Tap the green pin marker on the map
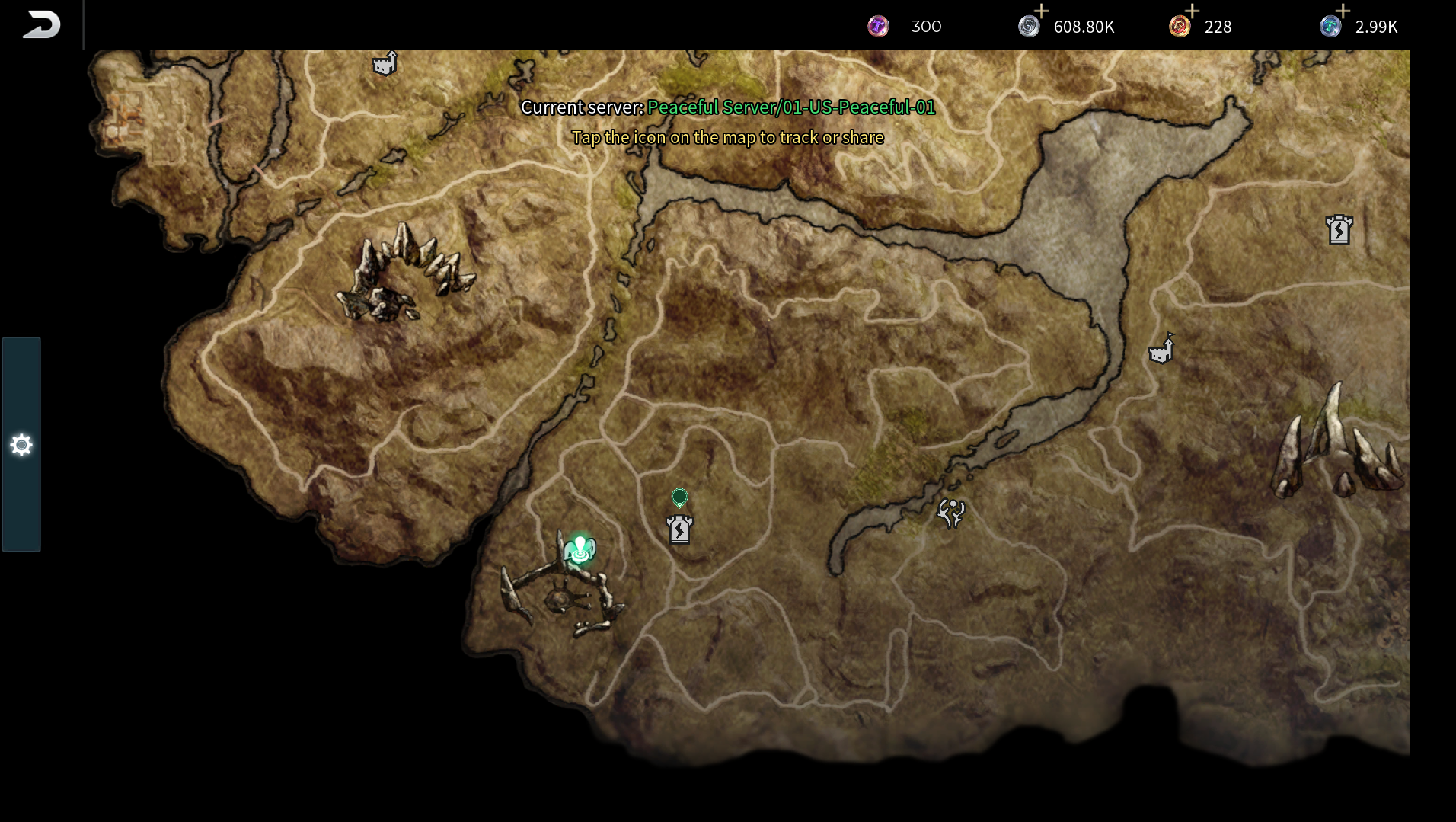The width and height of the screenshot is (1456, 822). point(679,497)
